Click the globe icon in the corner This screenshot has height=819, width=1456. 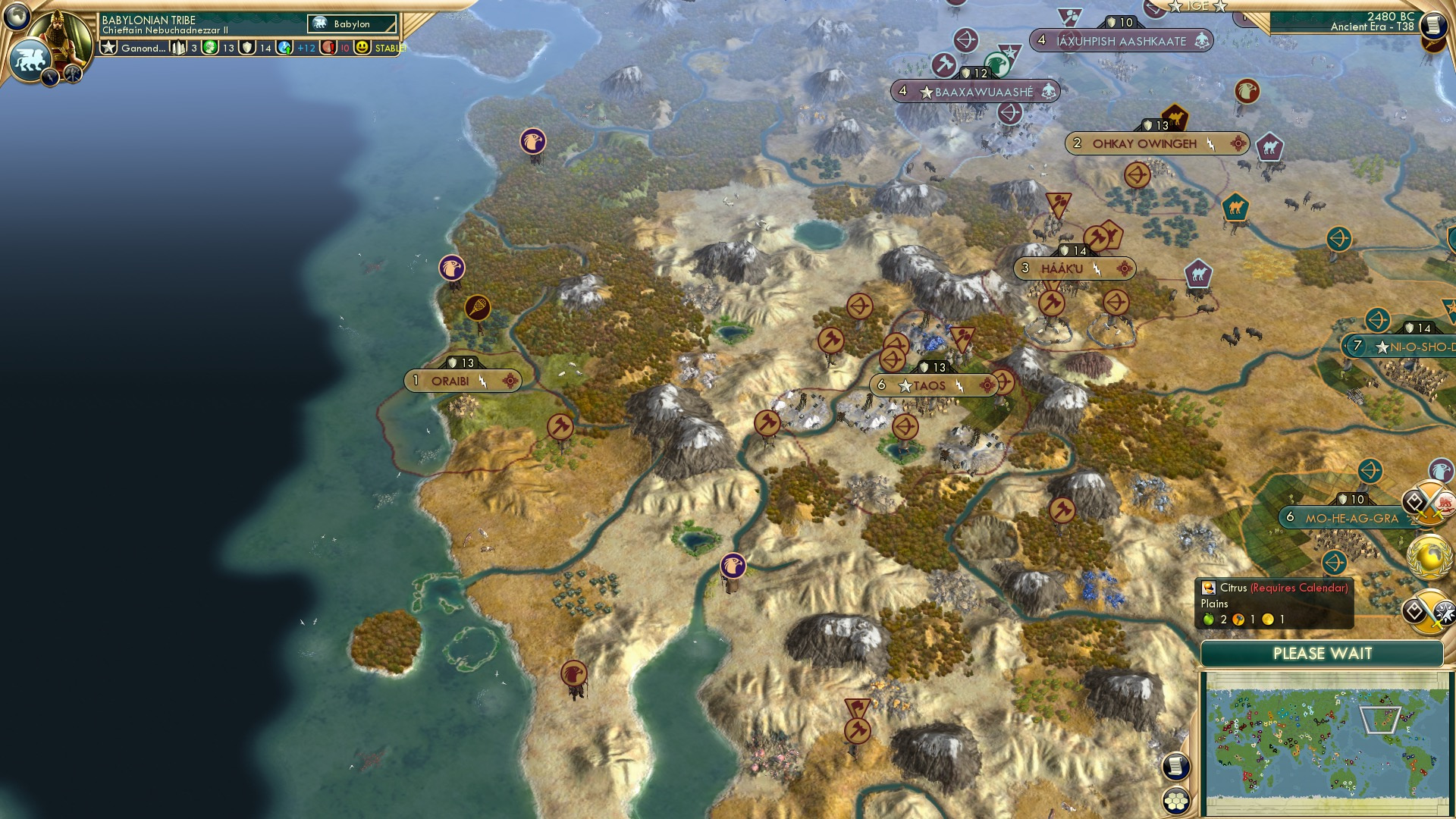click(17, 15)
